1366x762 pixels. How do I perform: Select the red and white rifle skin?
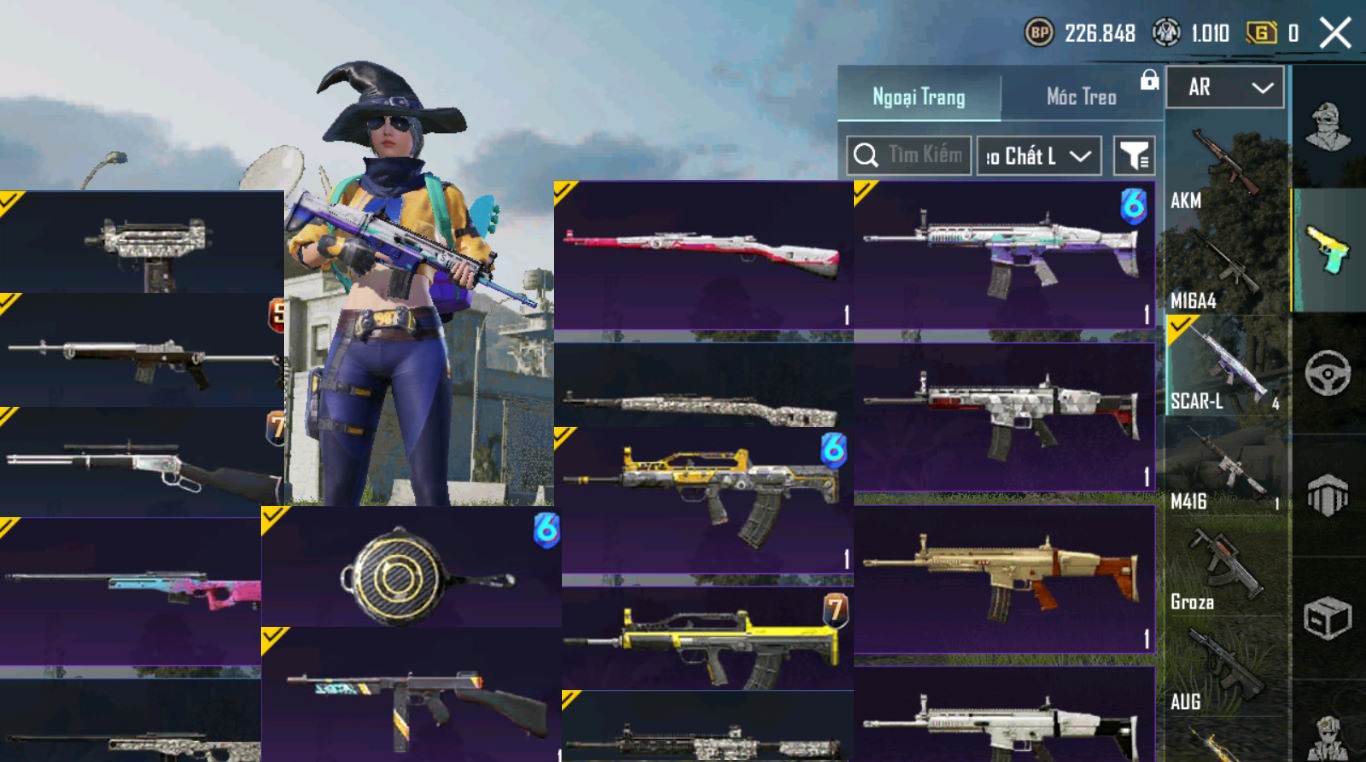703,255
